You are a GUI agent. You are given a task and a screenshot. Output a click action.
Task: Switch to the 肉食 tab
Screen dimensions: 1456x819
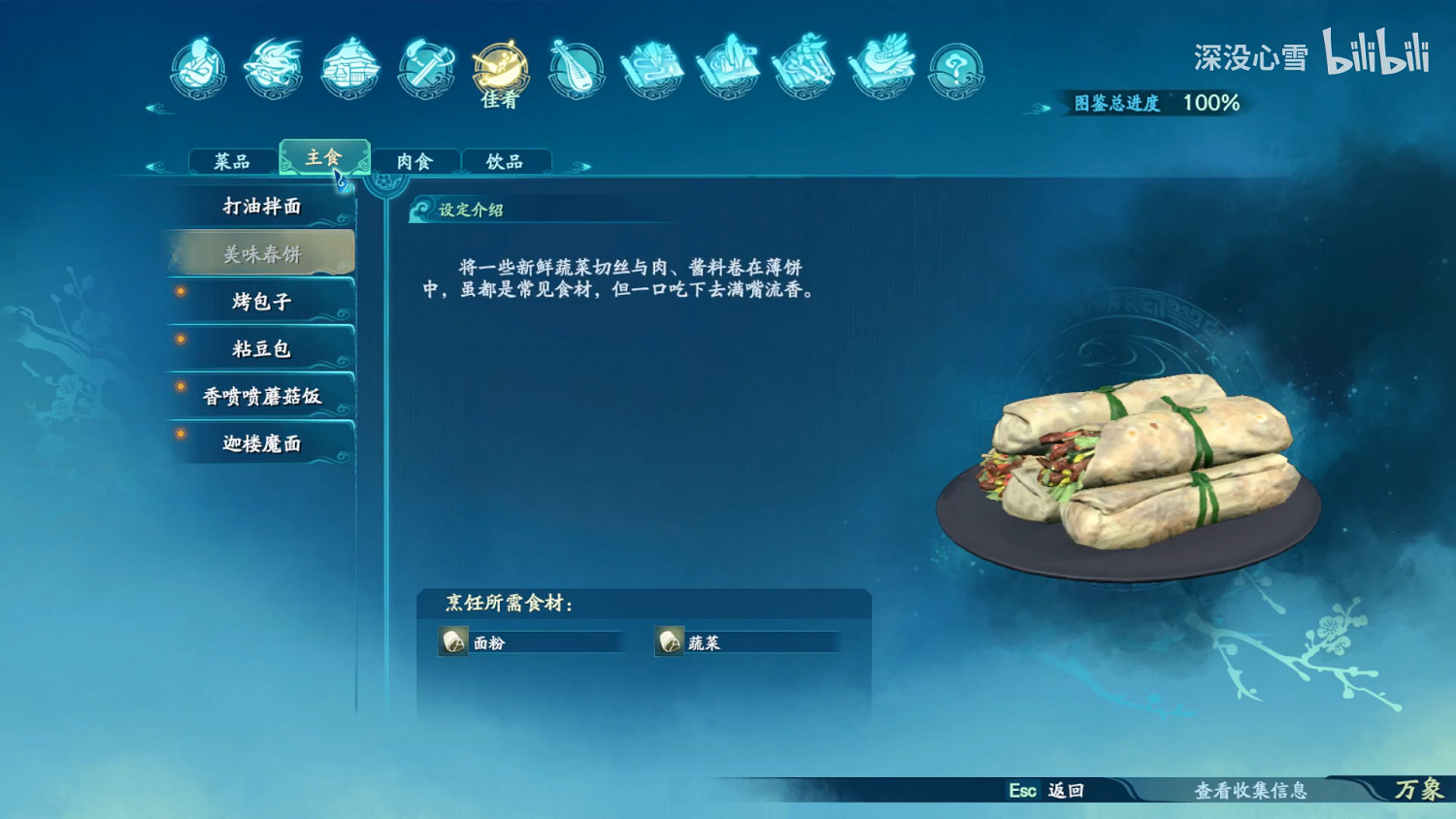pyautogui.click(x=415, y=161)
